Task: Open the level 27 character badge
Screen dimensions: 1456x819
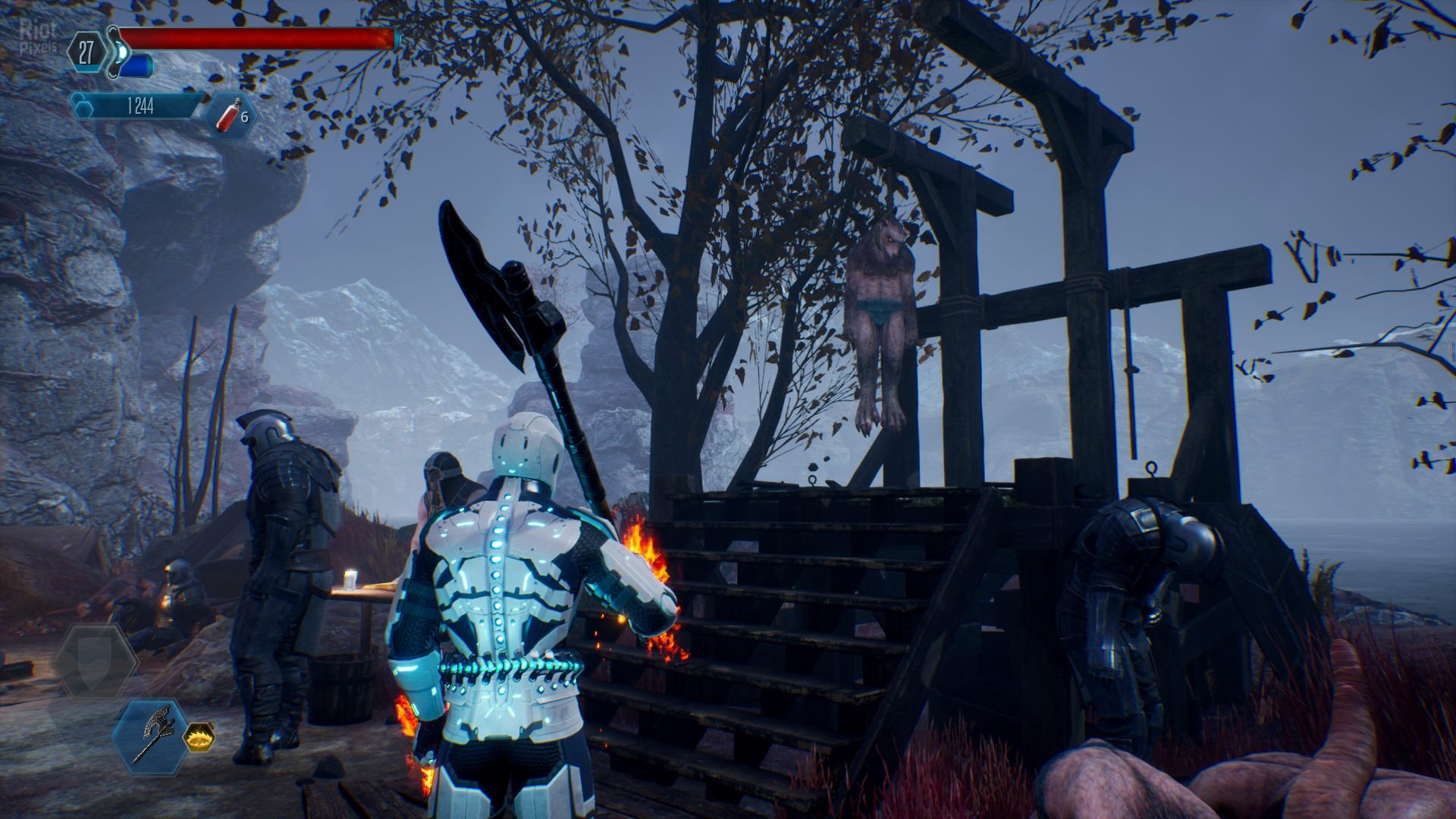Action: click(x=86, y=52)
